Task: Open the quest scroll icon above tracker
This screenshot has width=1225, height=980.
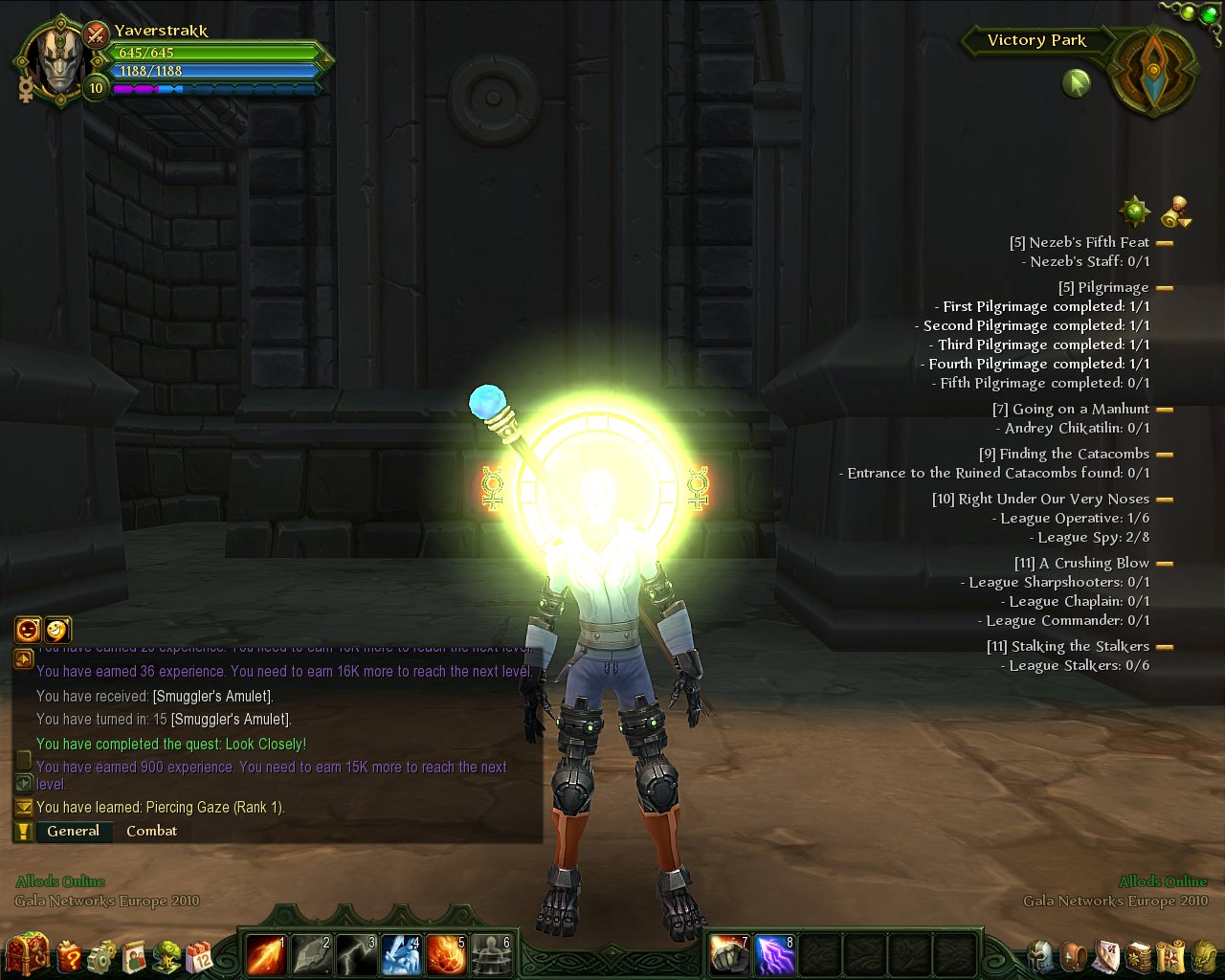Action: (1177, 212)
